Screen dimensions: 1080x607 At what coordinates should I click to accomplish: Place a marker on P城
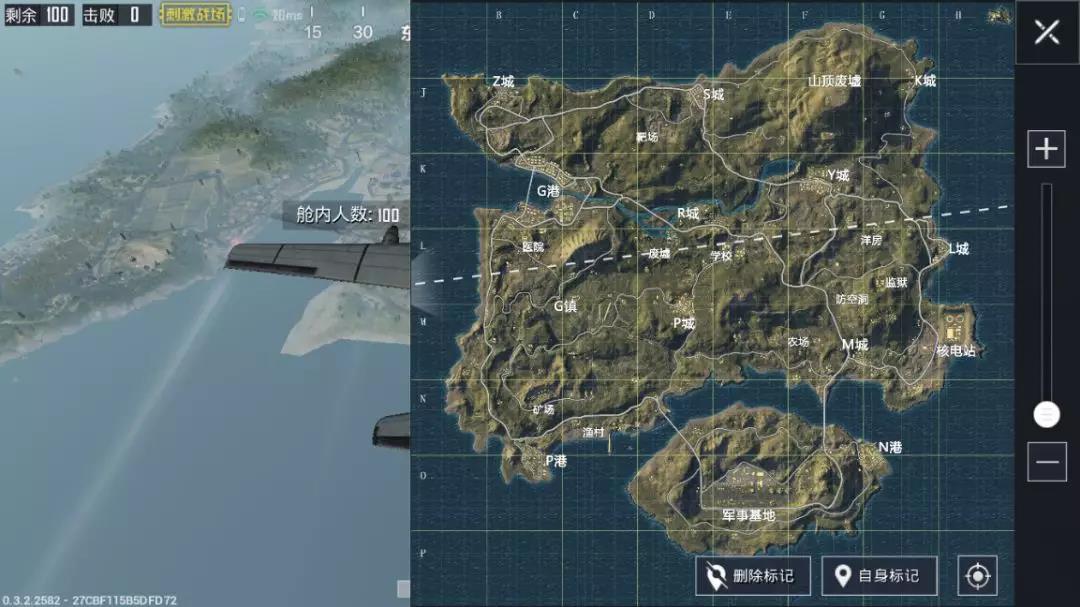[x=683, y=323]
